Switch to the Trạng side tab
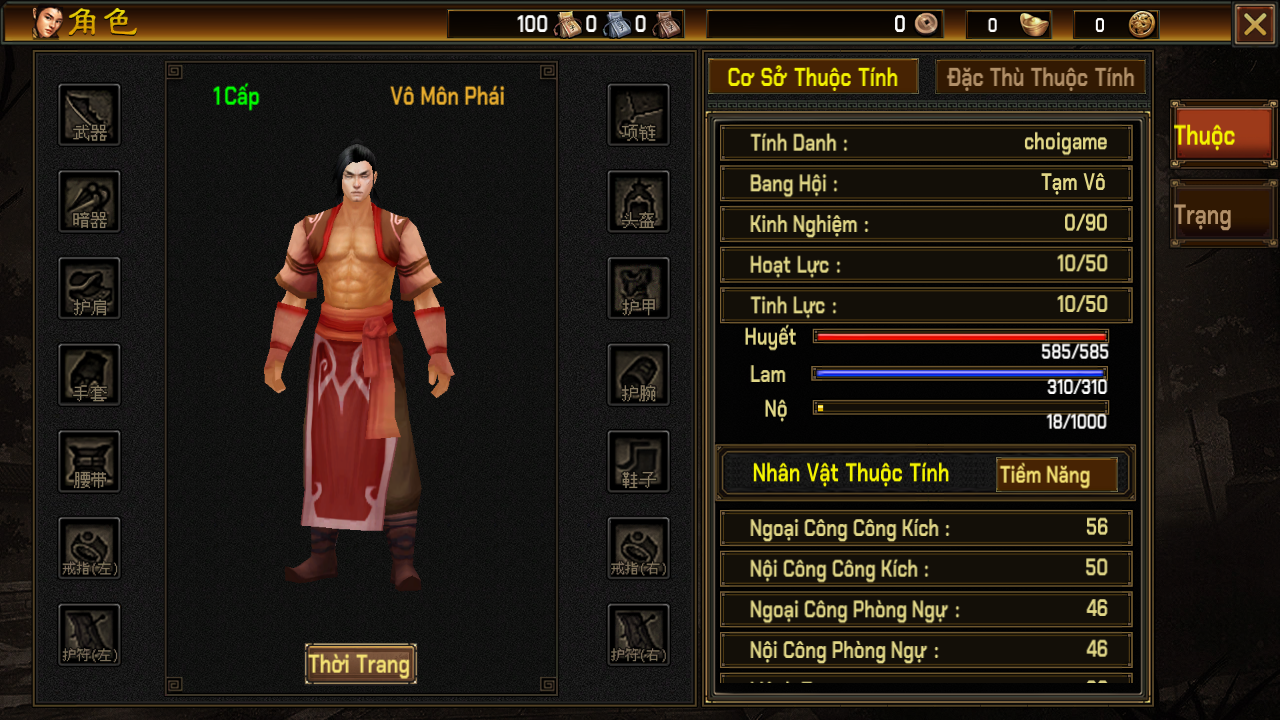Screen dimensions: 1280x720 point(1222,216)
